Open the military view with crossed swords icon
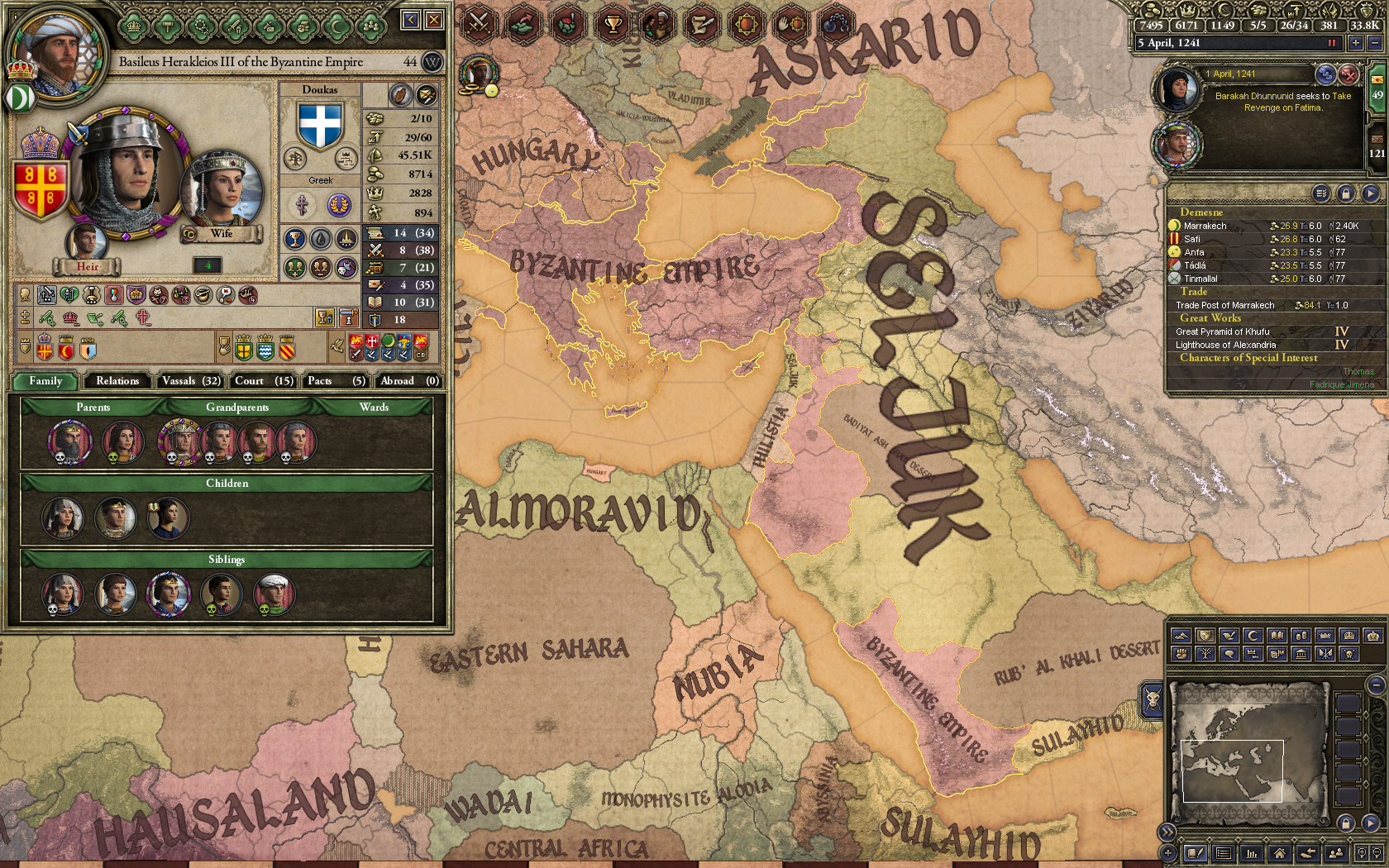The height and width of the screenshot is (868, 1389). [x=477, y=23]
